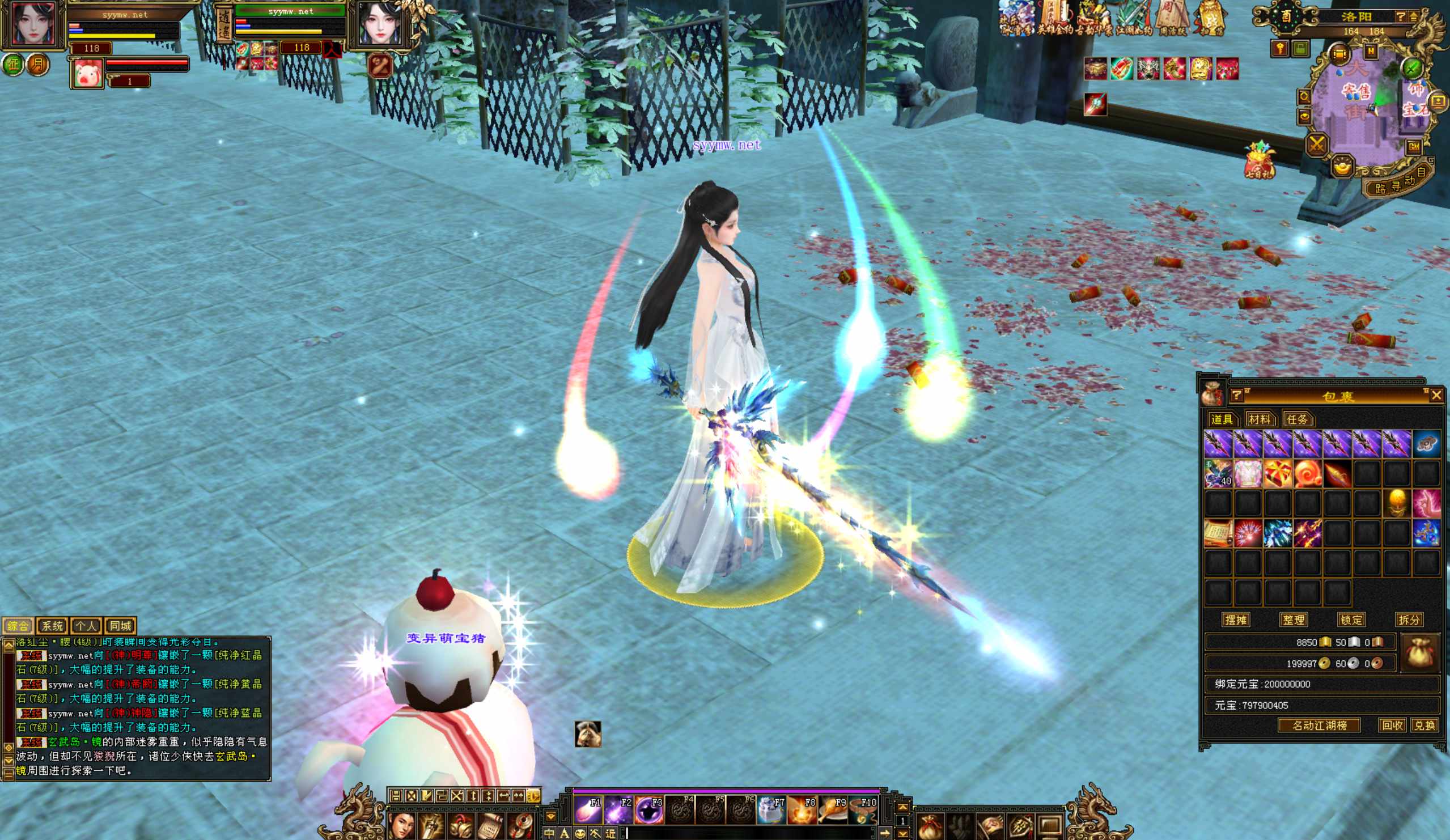Use the roast chicken leg in F9
This screenshot has width=1450, height=840.
(x=832, y=809)
